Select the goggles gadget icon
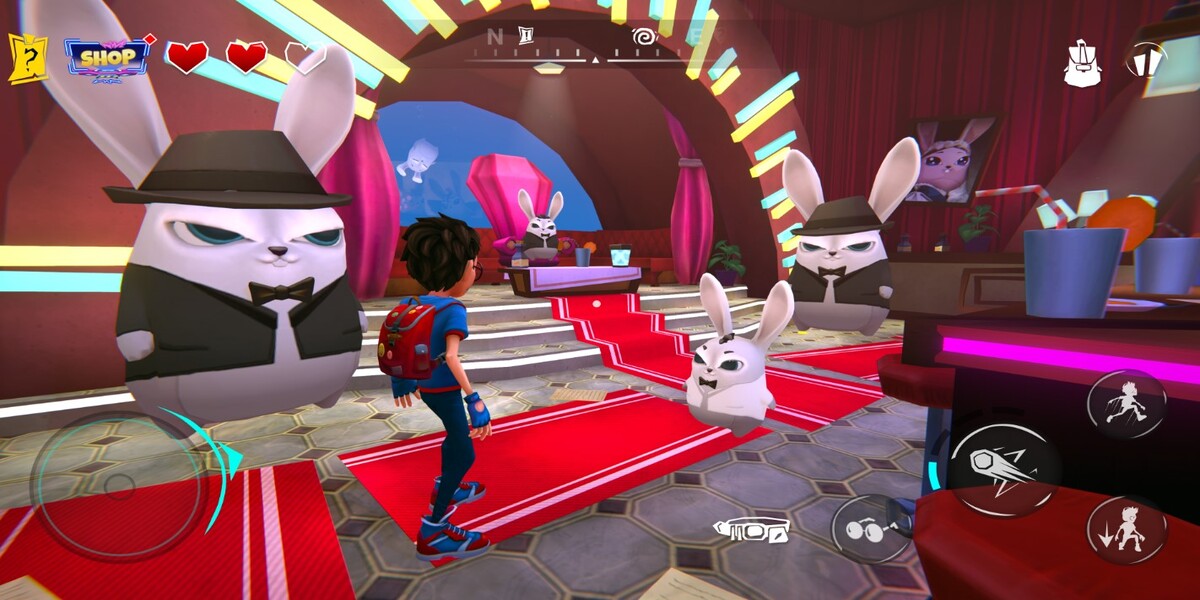 752,528
